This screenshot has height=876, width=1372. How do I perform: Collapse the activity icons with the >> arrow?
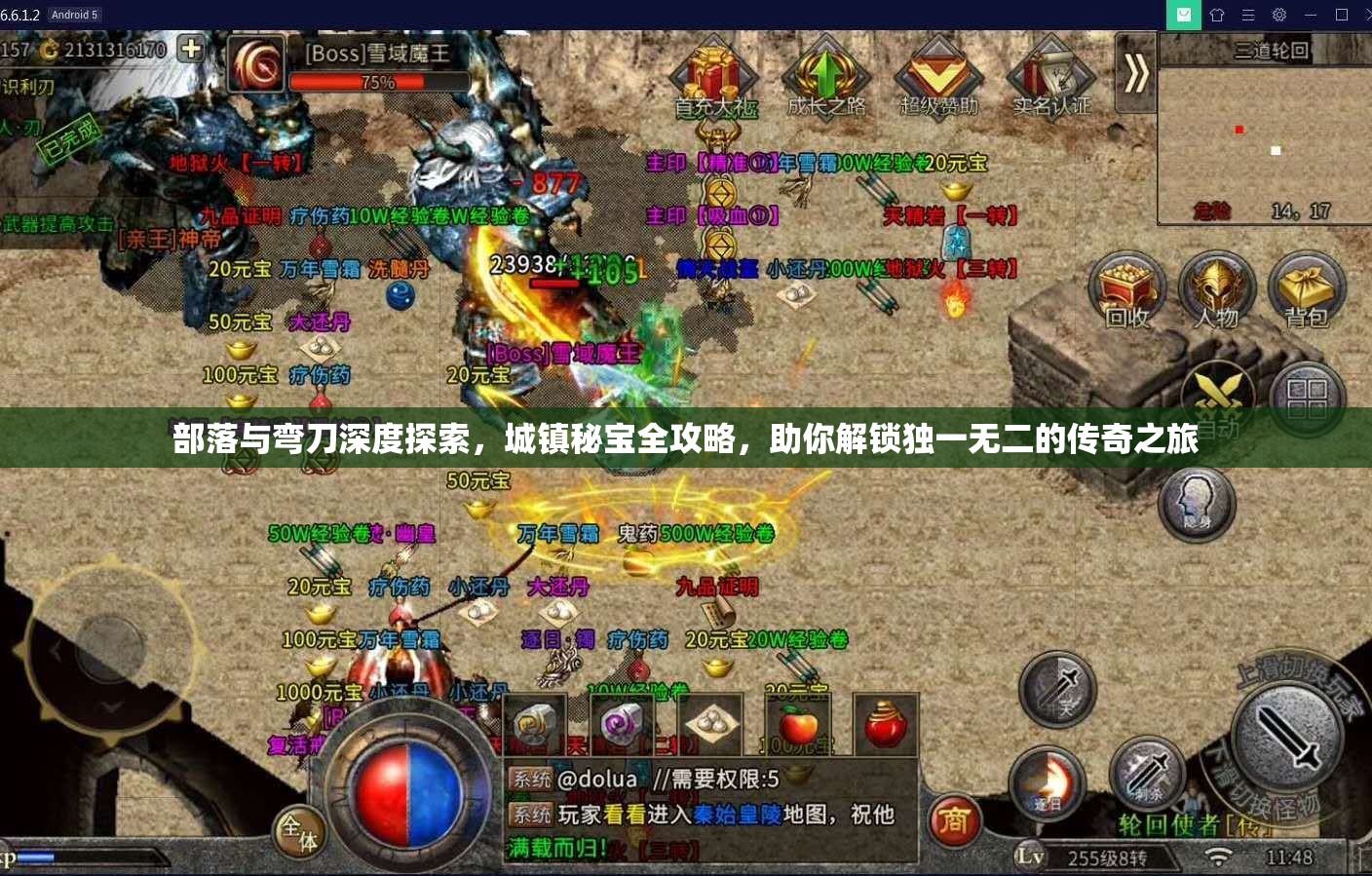(1133, 73)
